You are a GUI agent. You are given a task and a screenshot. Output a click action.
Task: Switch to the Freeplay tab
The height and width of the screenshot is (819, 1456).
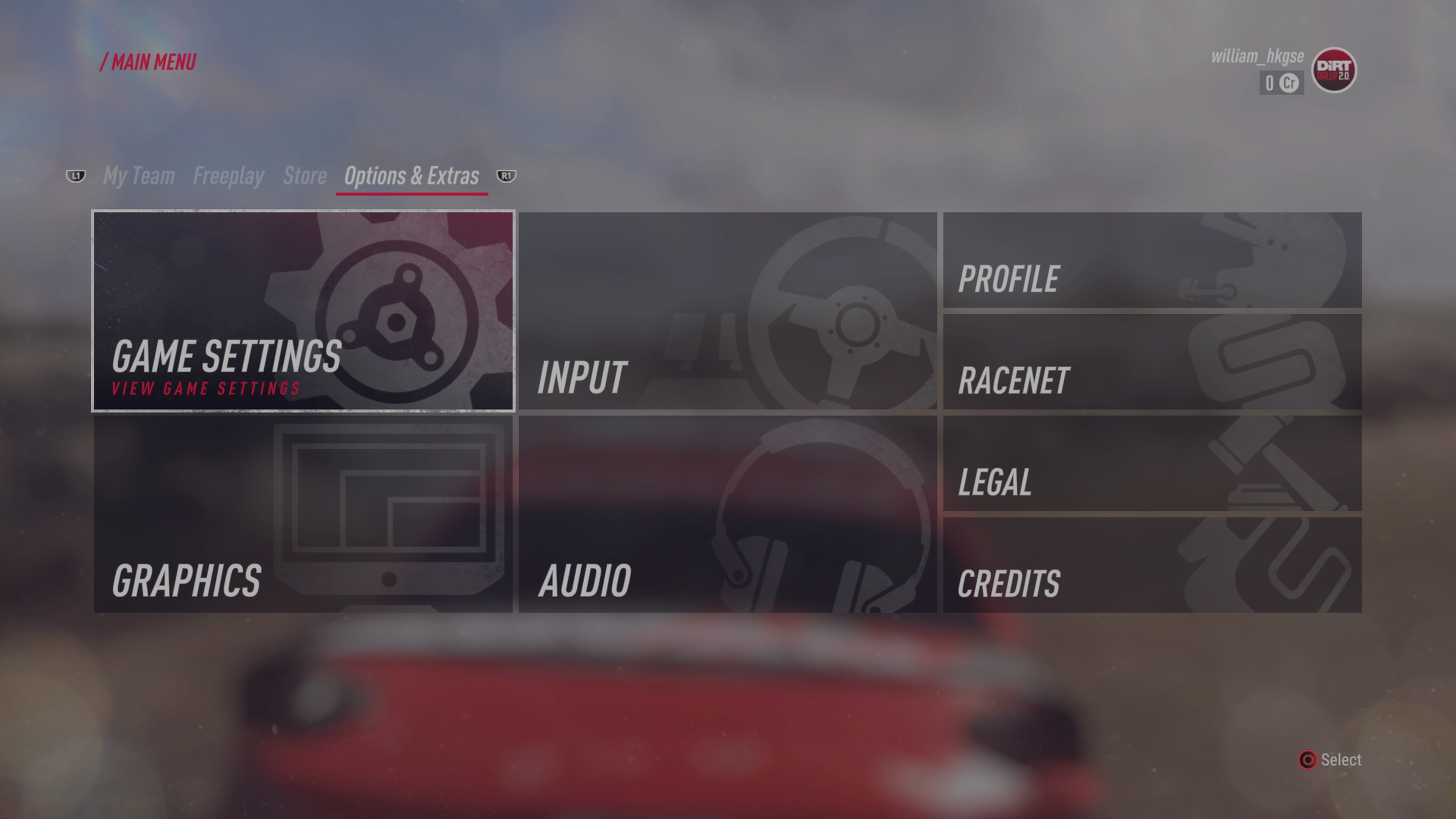click(x=228, y=176)
